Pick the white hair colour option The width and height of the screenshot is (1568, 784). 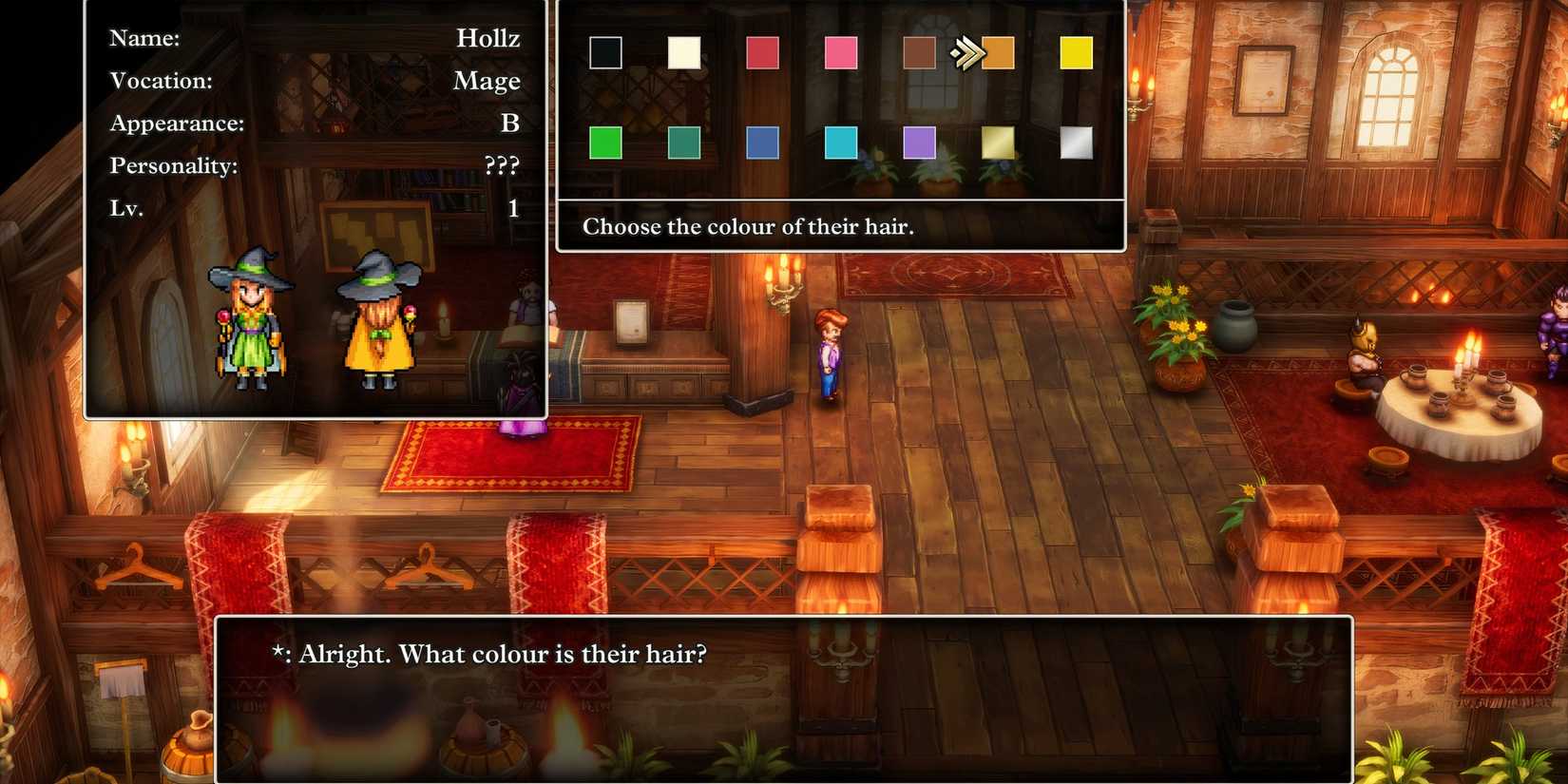click(x=683, y=54)
